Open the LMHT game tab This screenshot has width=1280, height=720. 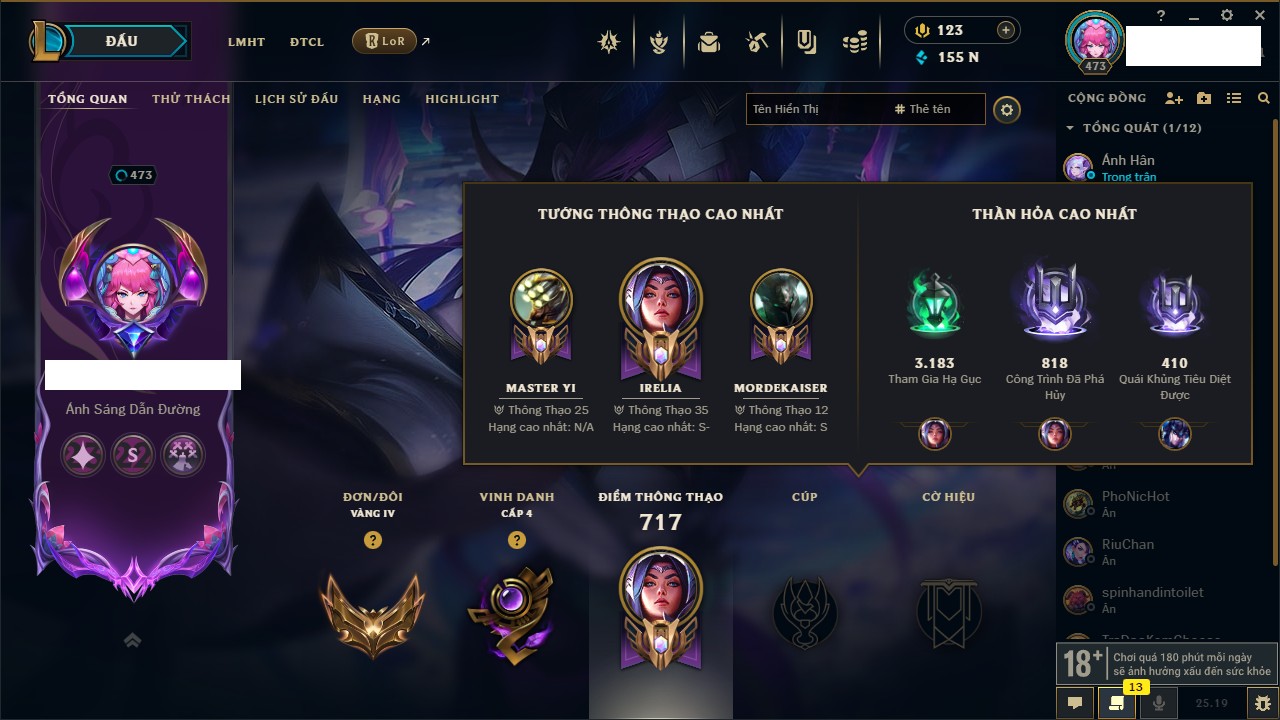coord(246,42)
